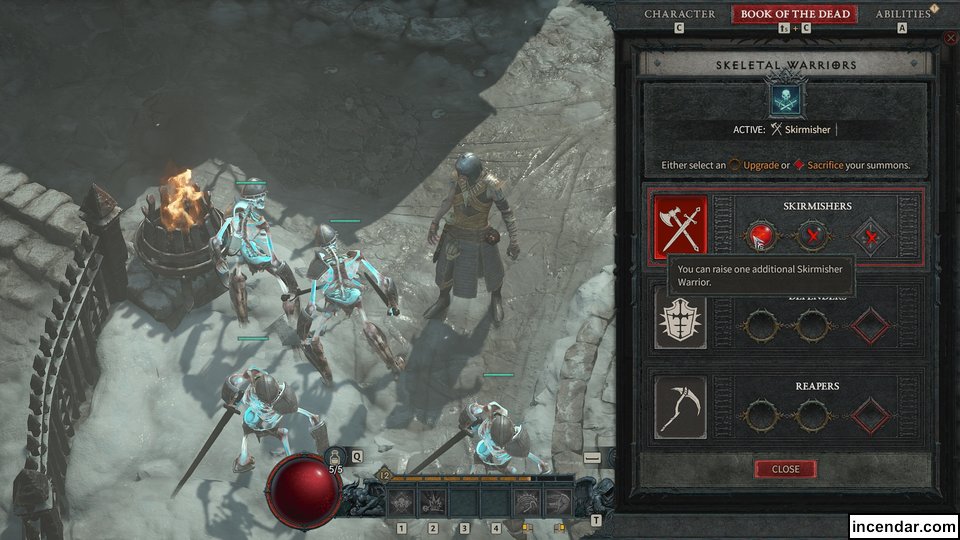Pick the first Skirmishers upgrade with red orb
Screen dimensions: 960x540
pos(762,237)
